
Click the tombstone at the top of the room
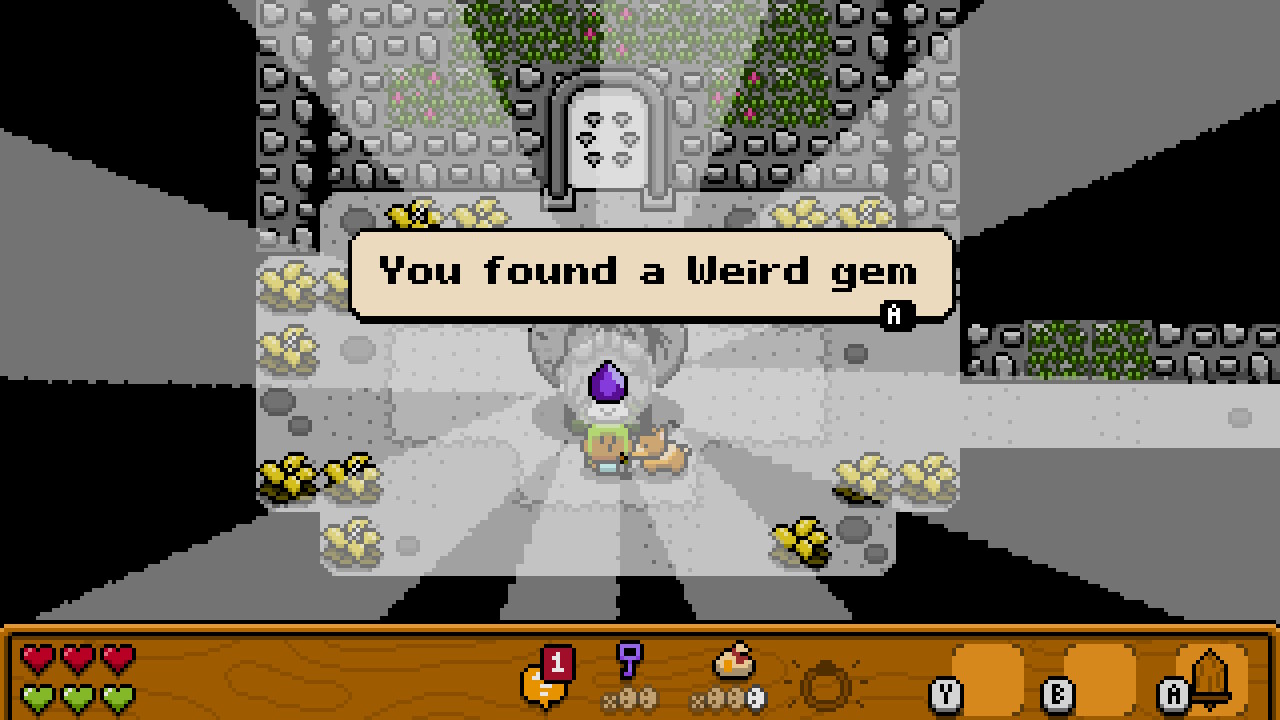point(607,135)
